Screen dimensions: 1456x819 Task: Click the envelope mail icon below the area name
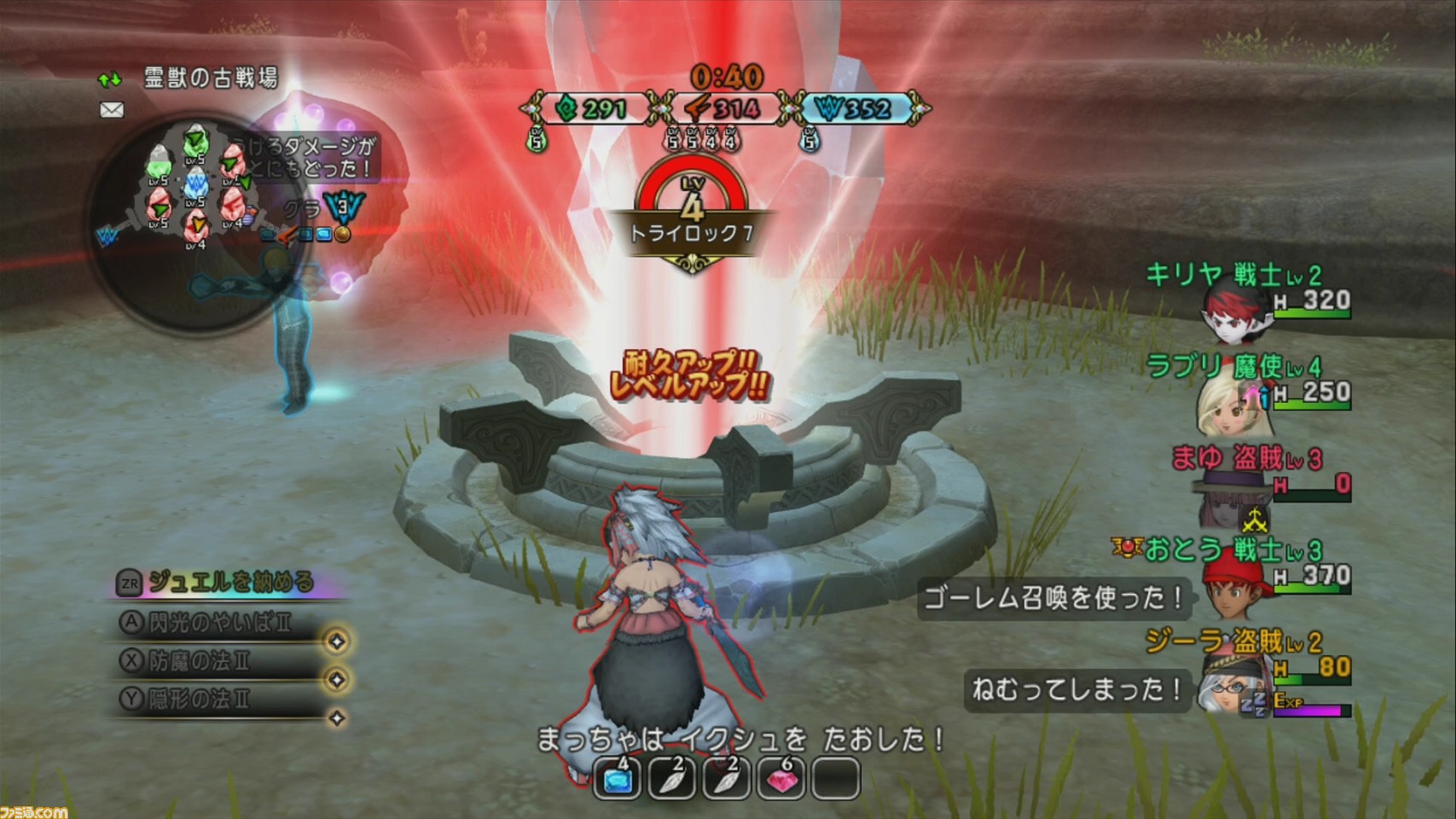coord(112,110)
